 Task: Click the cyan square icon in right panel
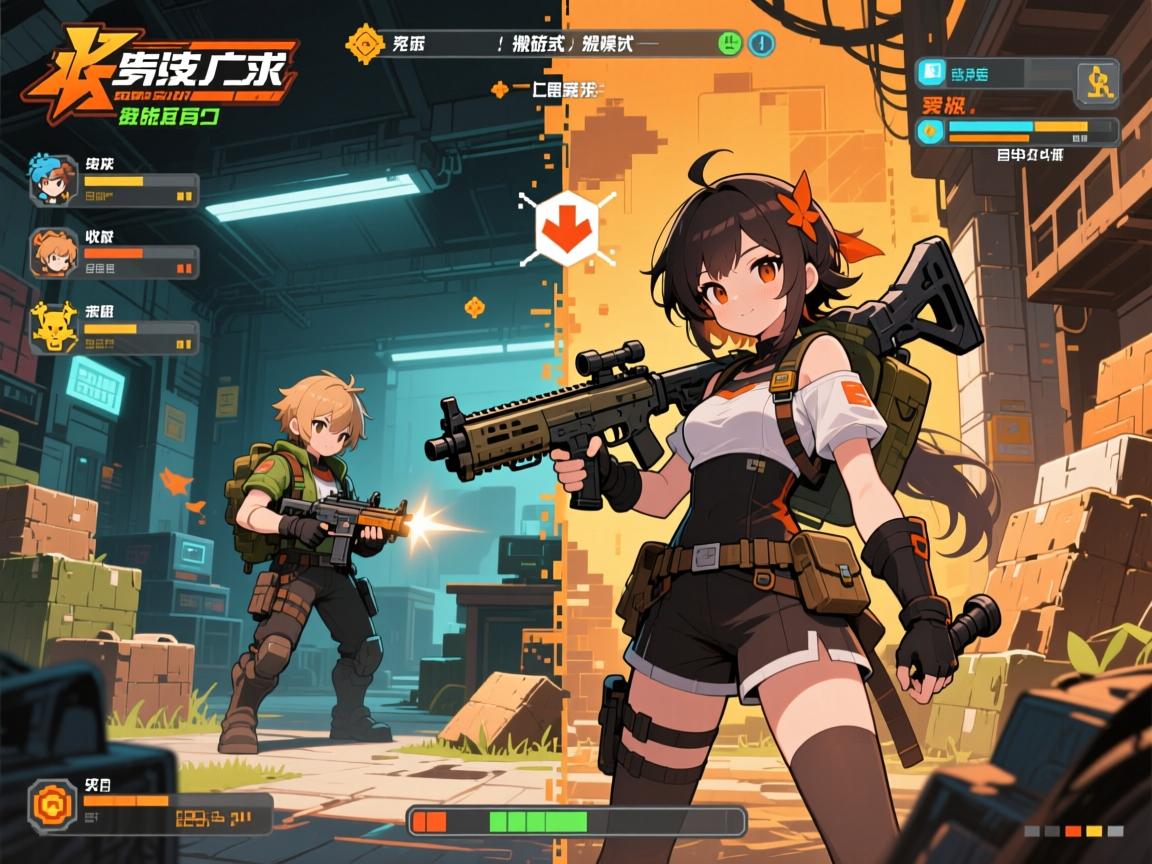coord(932,72)
